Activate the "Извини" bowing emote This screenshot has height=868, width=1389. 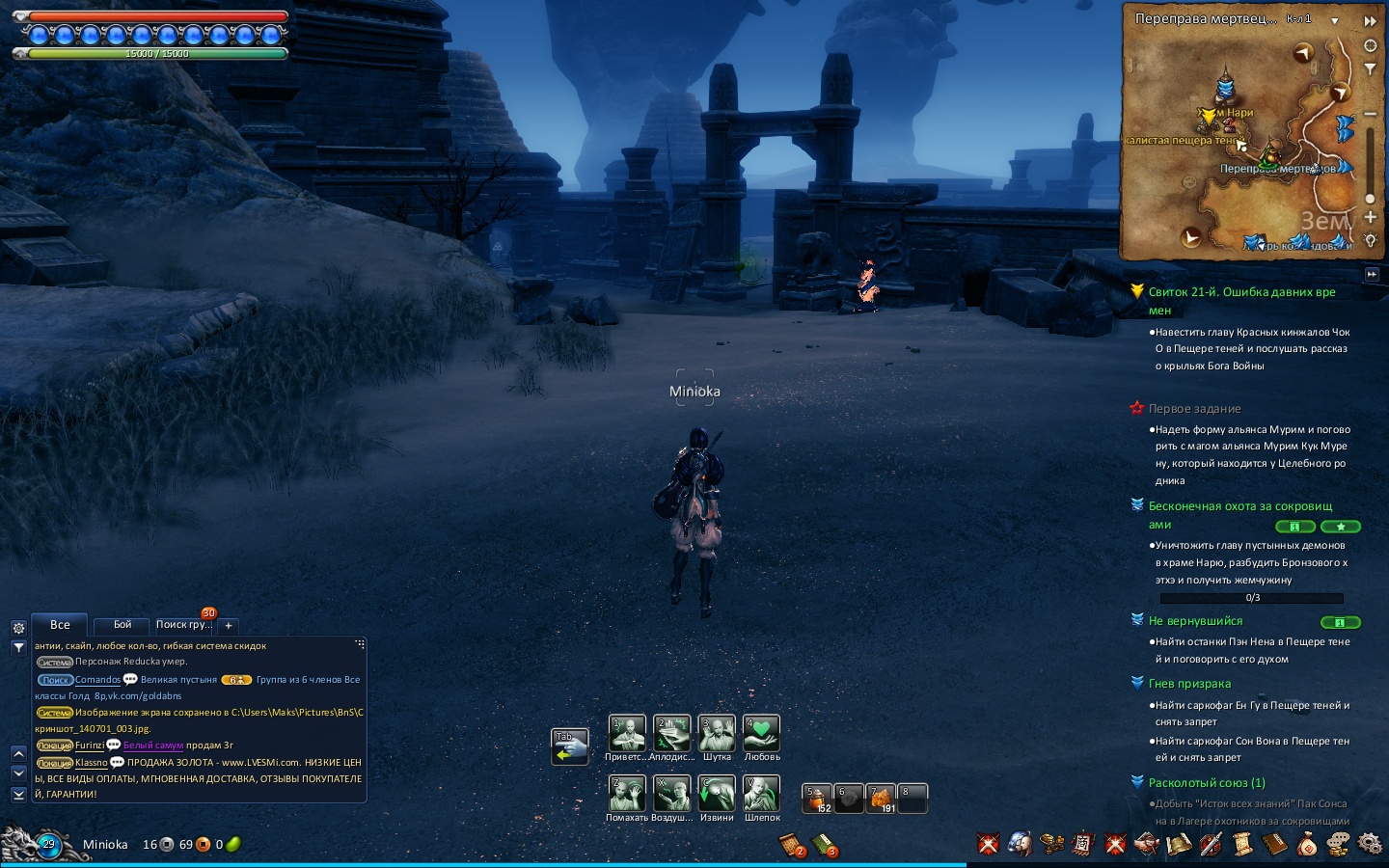717,795
